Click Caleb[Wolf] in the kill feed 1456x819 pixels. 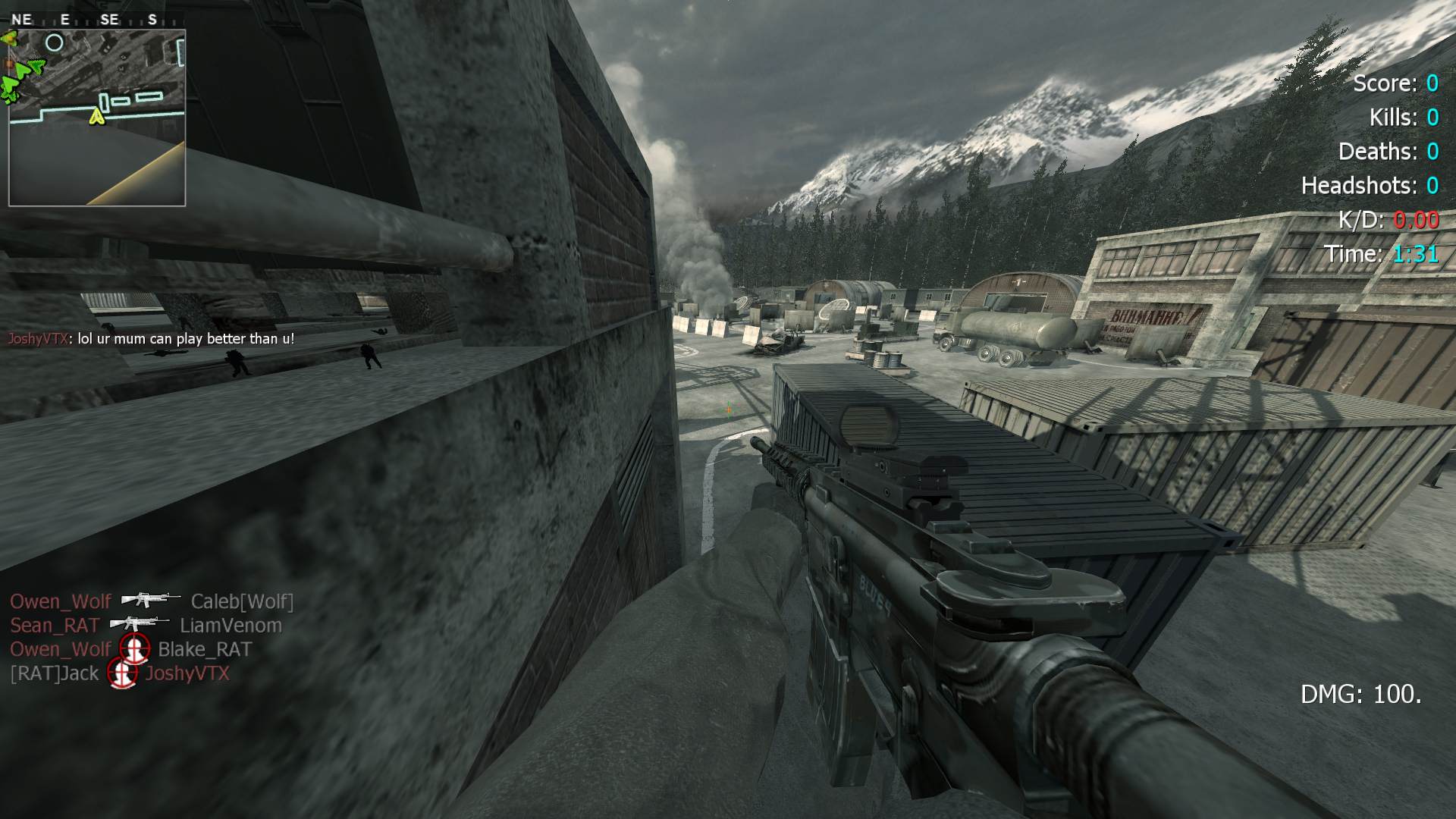point(242,601)
